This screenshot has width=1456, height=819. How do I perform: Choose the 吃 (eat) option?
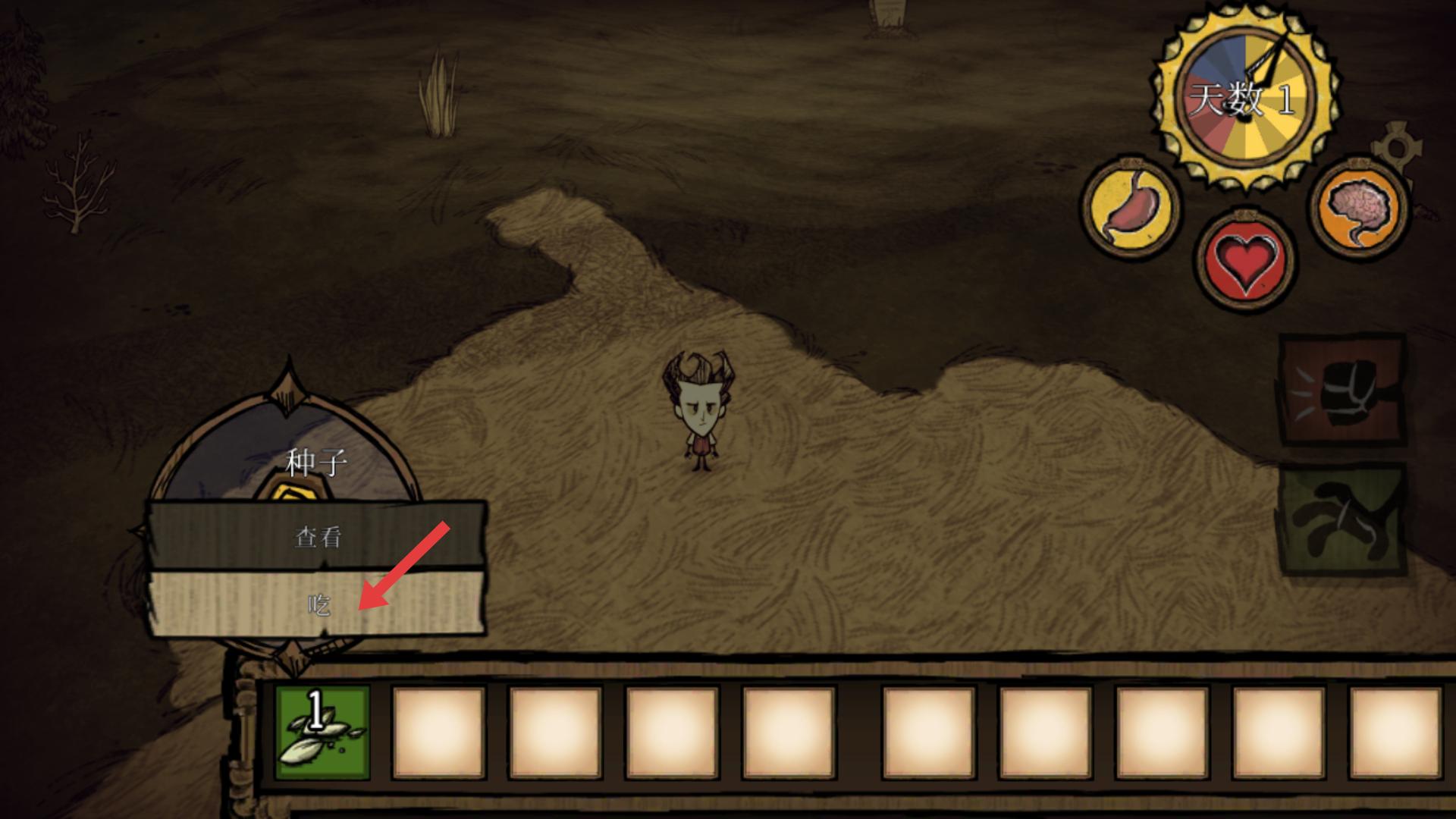click(x=318, y=604)
